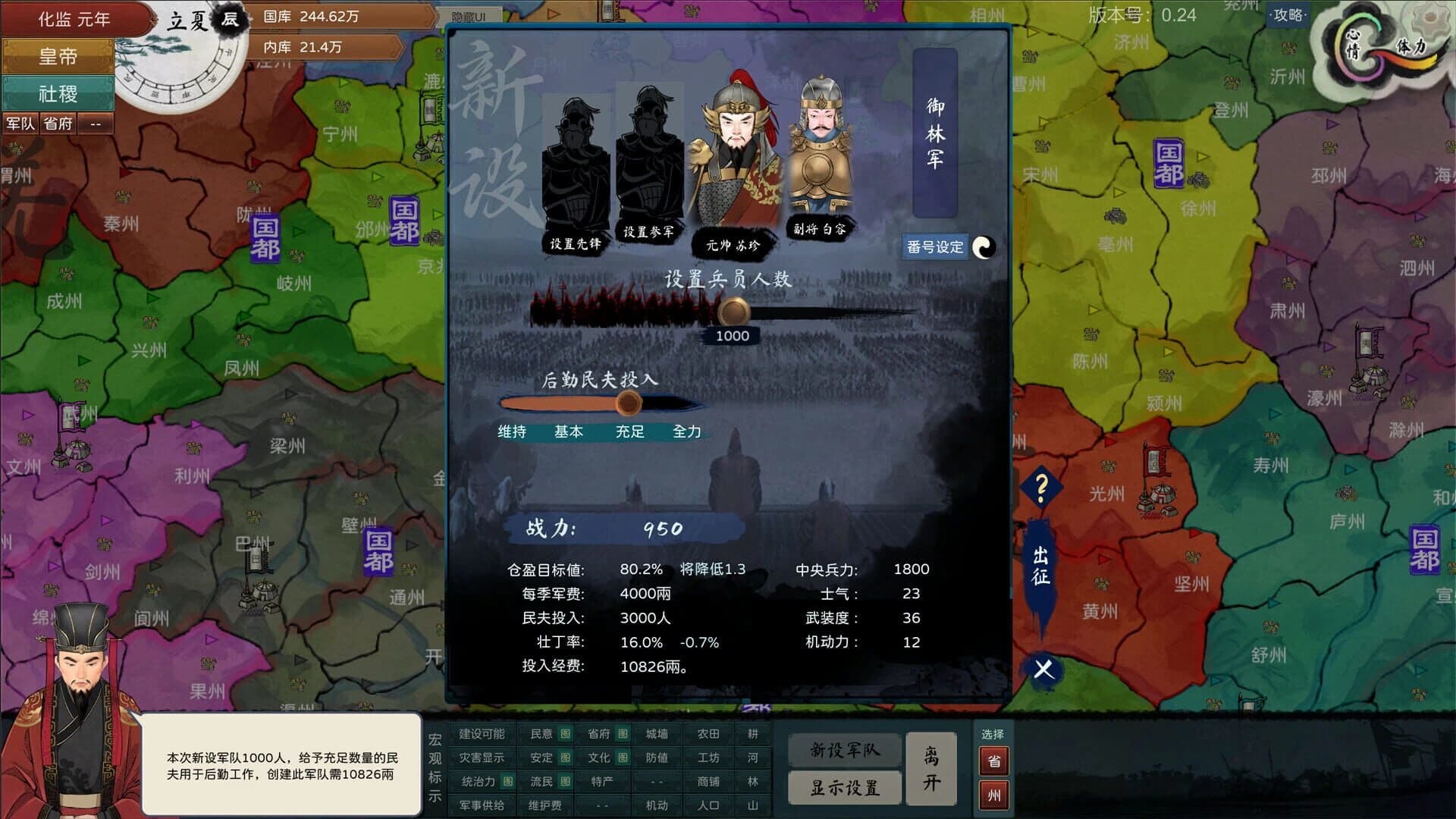The width and height of the screenshot is (1456, 819).
Task: Select 充足 logistics level
Action: coord(629,431)
